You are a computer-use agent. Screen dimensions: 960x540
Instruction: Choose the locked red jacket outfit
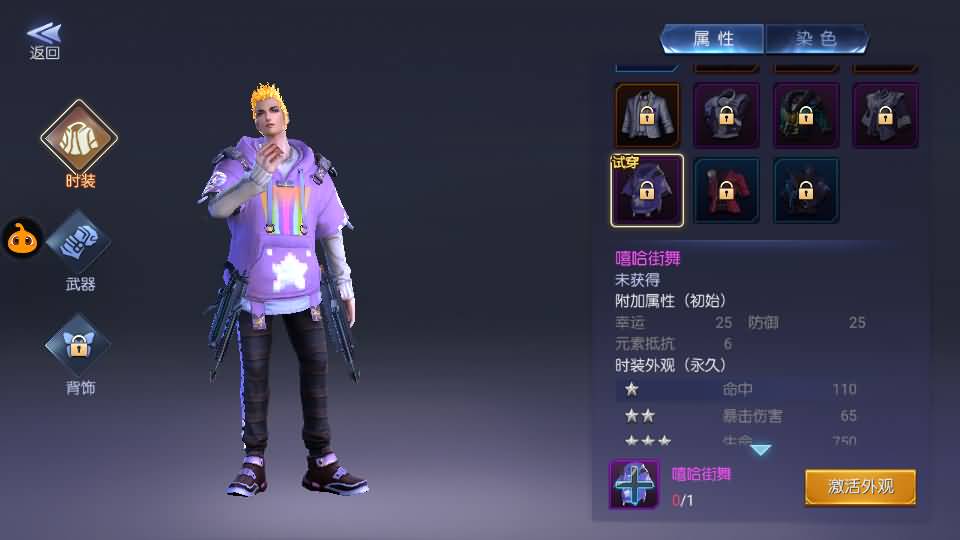click(726, 190)
